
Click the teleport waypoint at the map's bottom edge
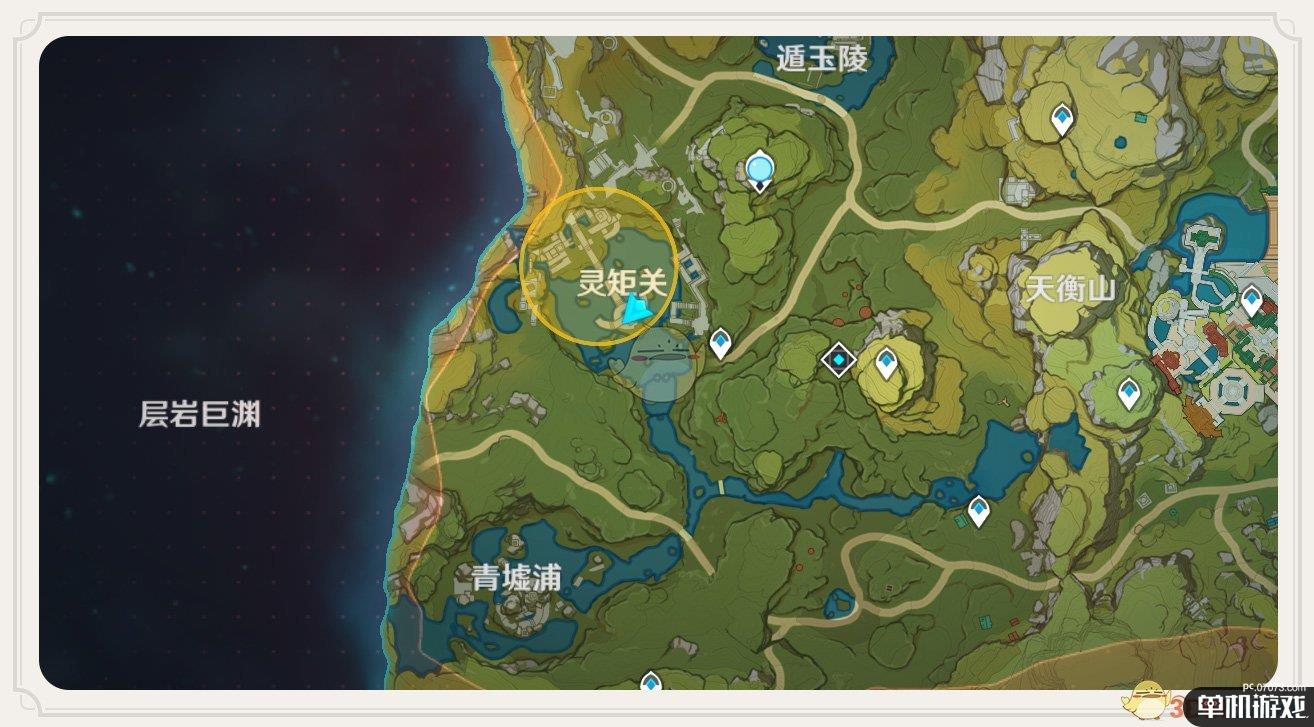pyautogui.click(x=652, y=684)
